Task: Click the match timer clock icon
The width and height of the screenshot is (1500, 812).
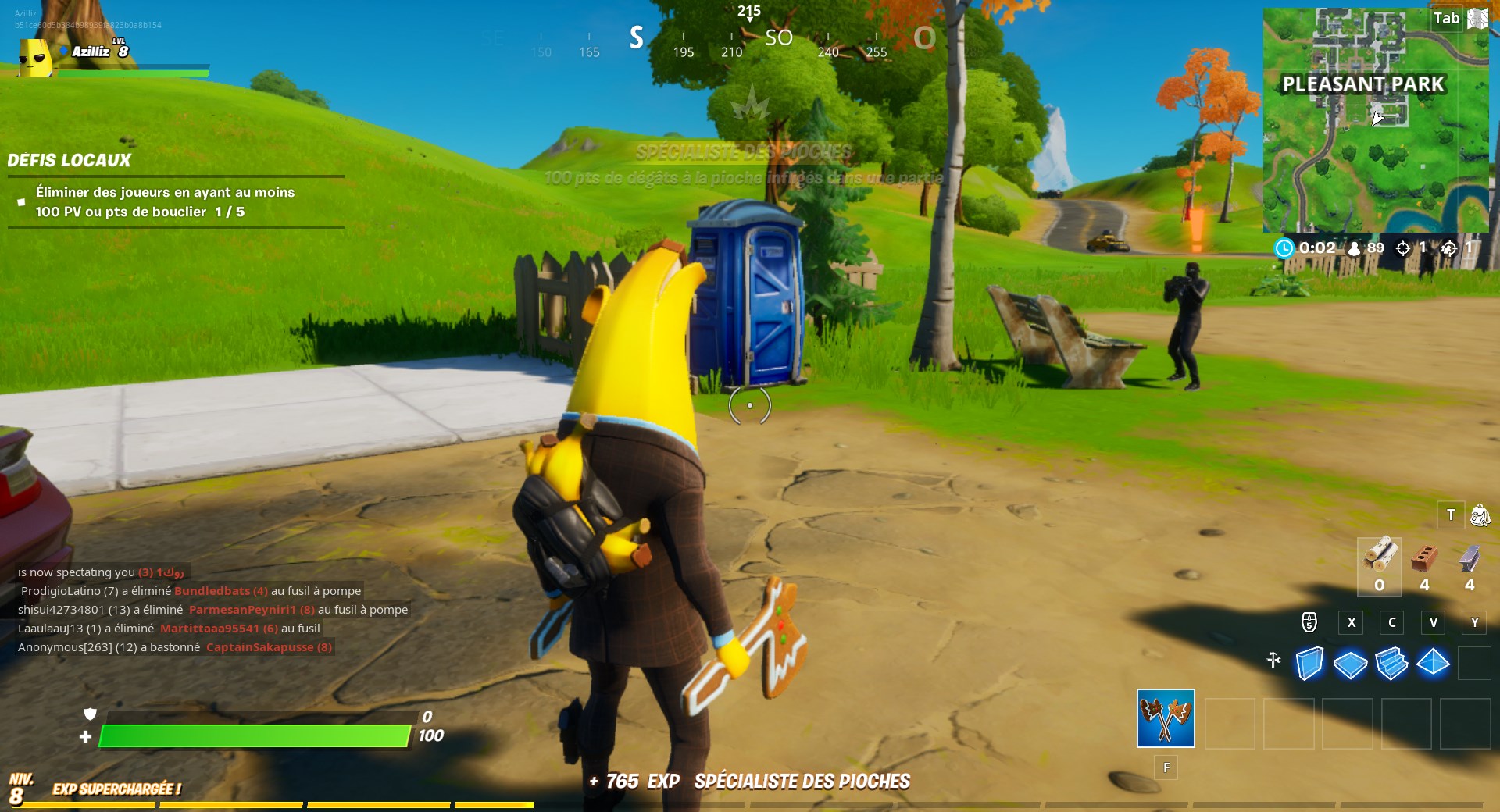Action: pos(1284,248)
